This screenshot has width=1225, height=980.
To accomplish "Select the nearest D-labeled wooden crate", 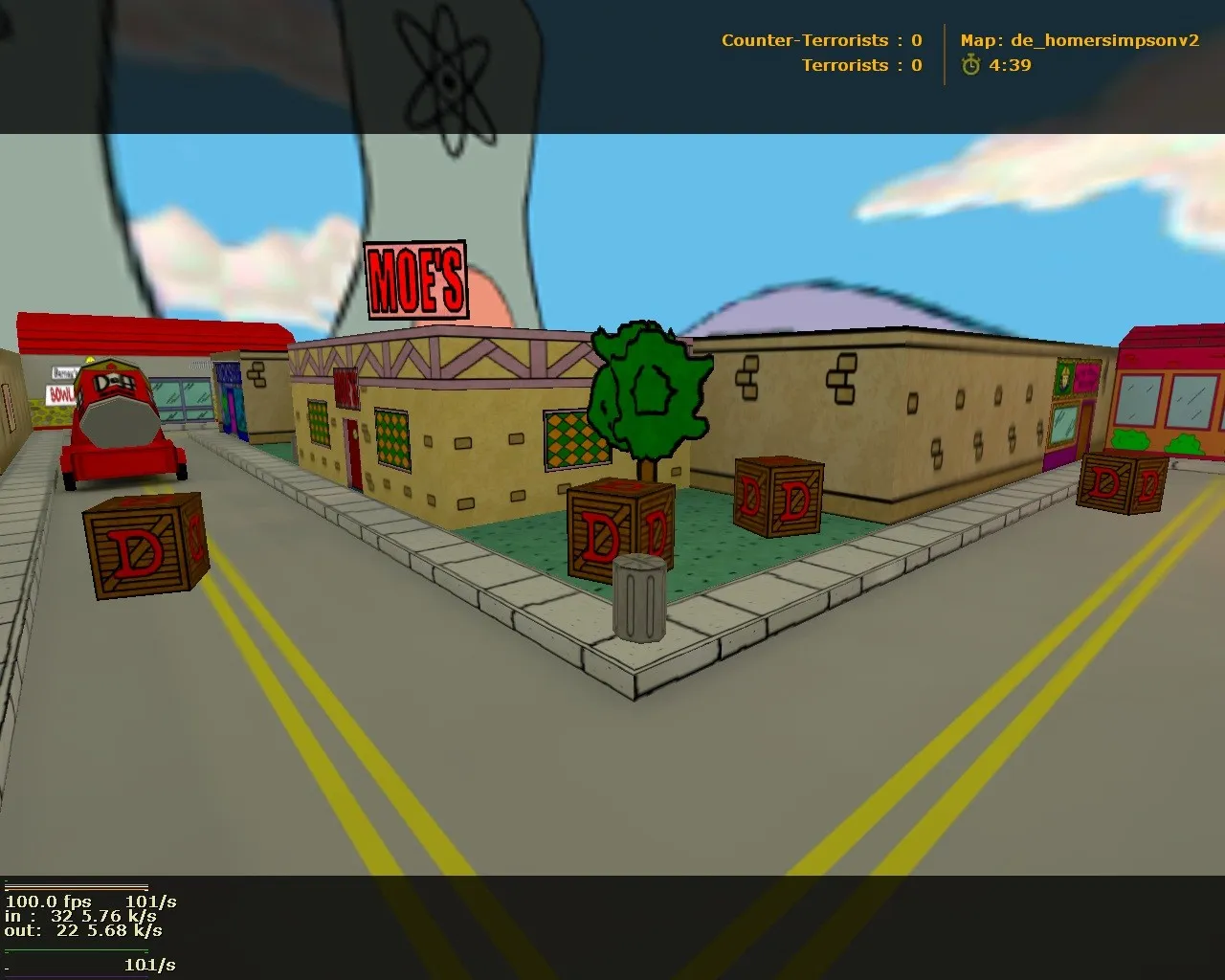I will coord(145,547).
